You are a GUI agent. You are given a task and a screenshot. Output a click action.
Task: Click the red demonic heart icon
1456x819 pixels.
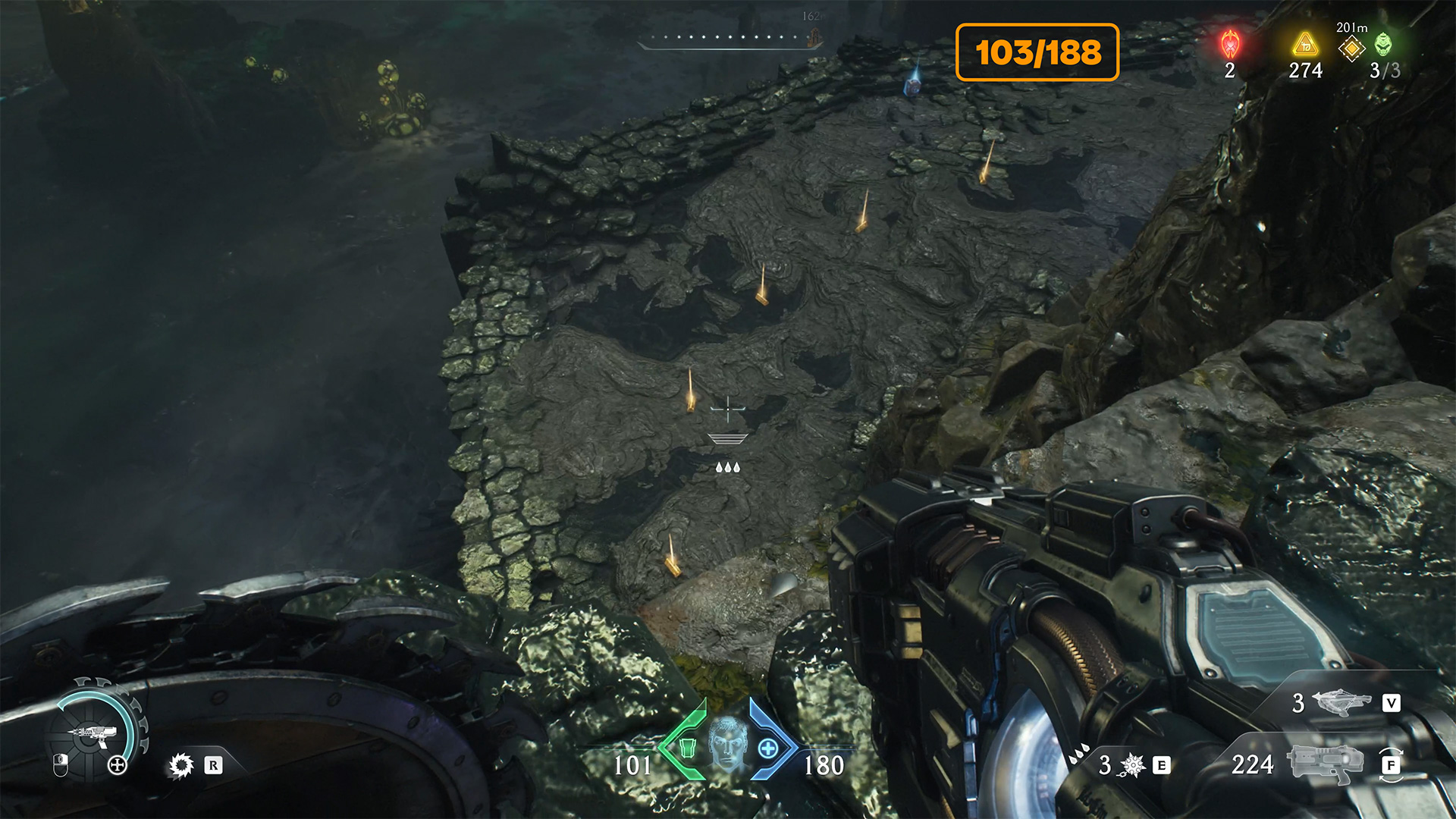point(1230,45)
